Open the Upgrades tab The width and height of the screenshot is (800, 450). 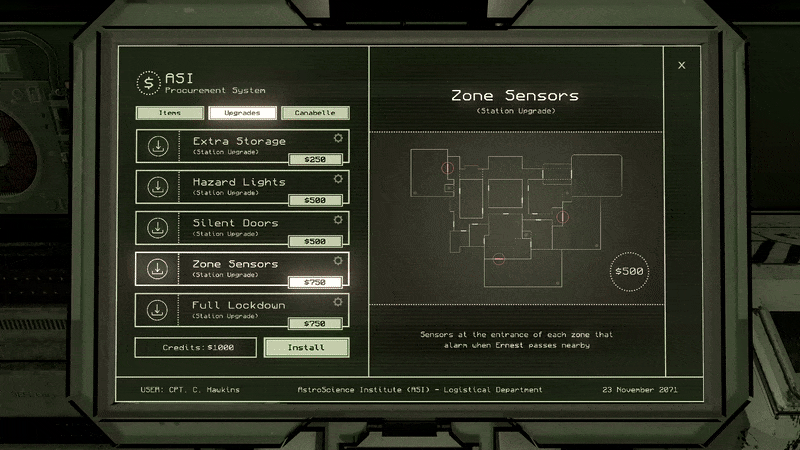(243, 113)
